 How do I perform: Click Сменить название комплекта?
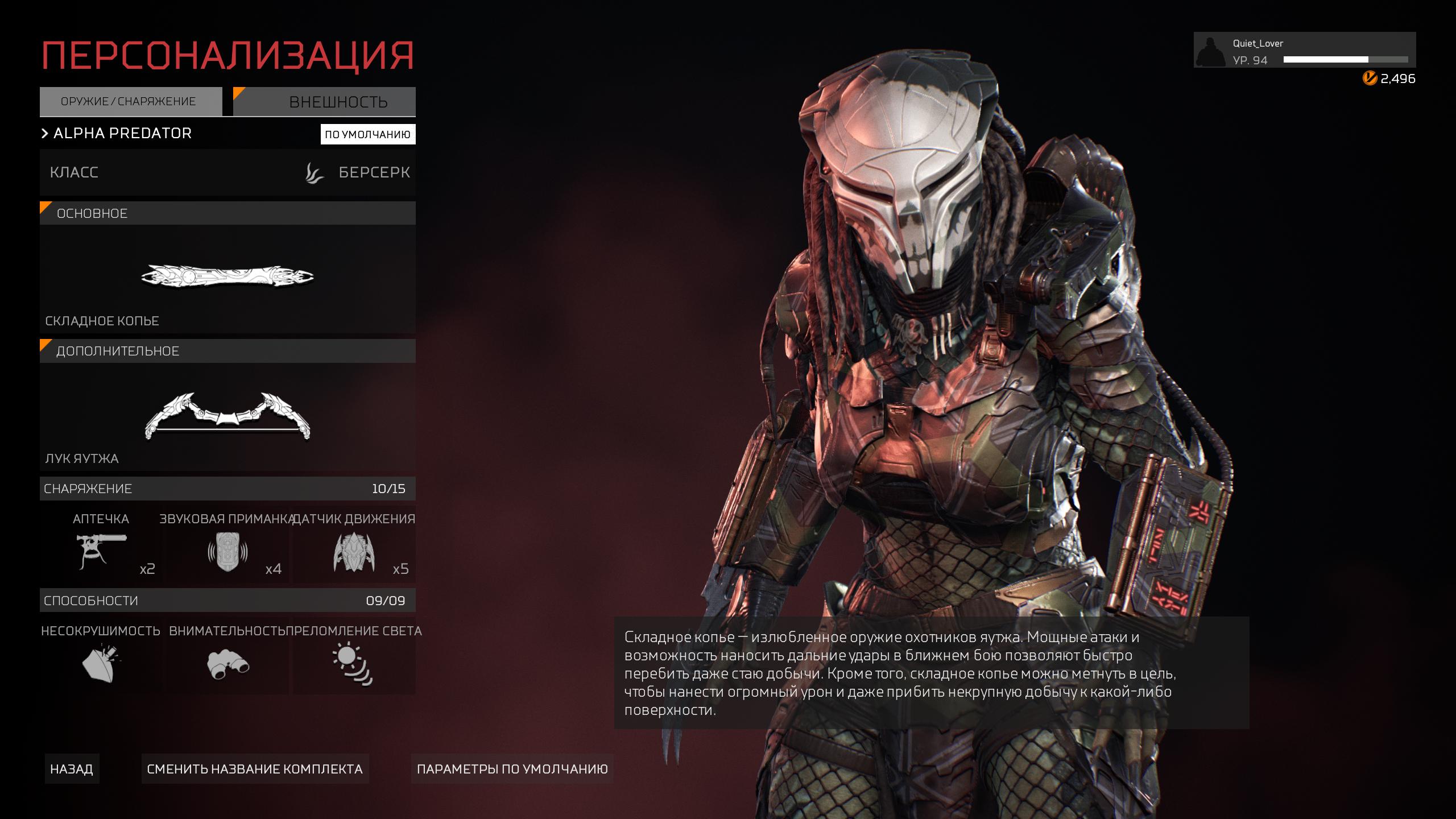pos(255,769)
